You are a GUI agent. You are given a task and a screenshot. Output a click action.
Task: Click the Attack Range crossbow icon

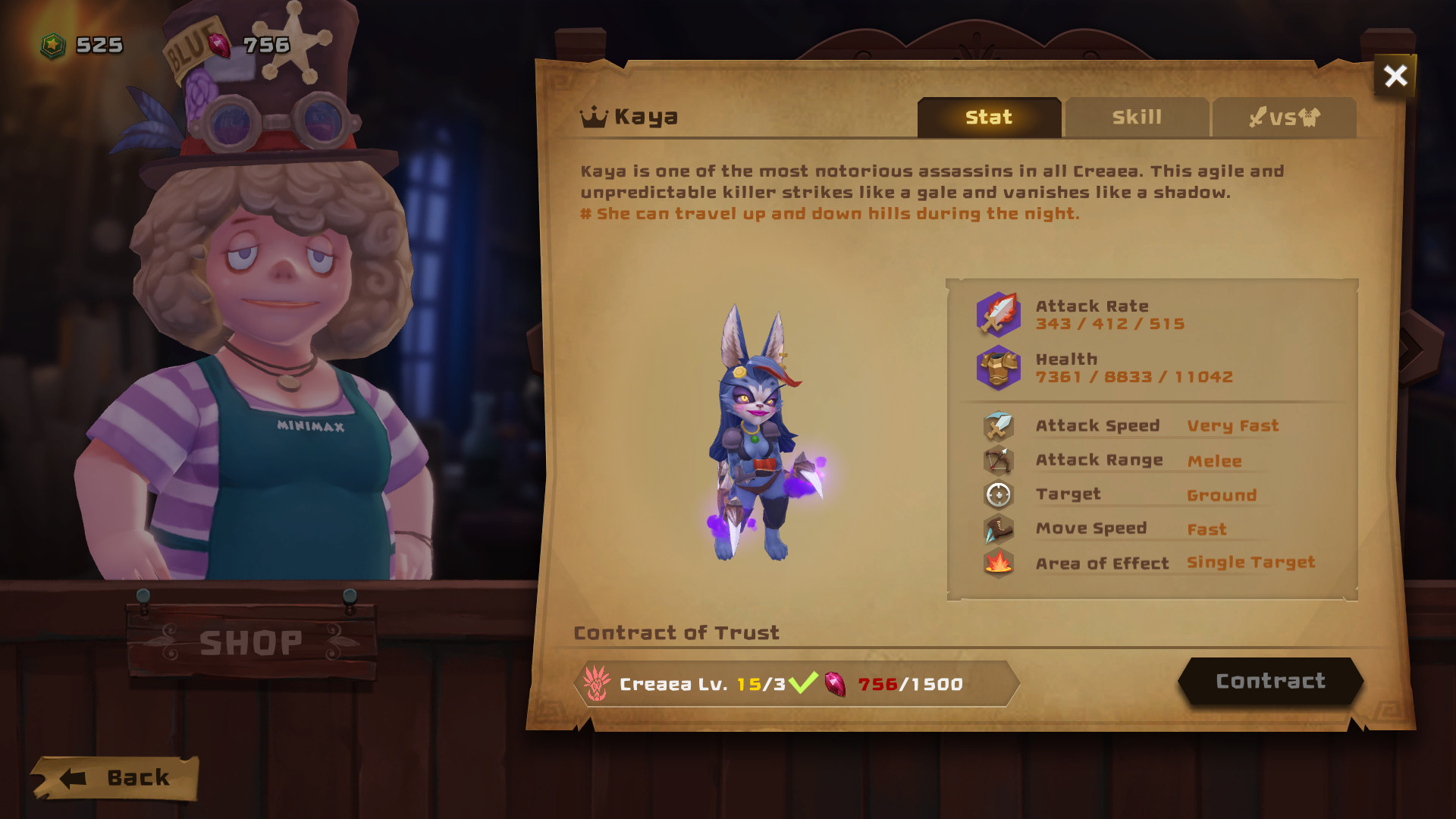[x=998, y=460]
